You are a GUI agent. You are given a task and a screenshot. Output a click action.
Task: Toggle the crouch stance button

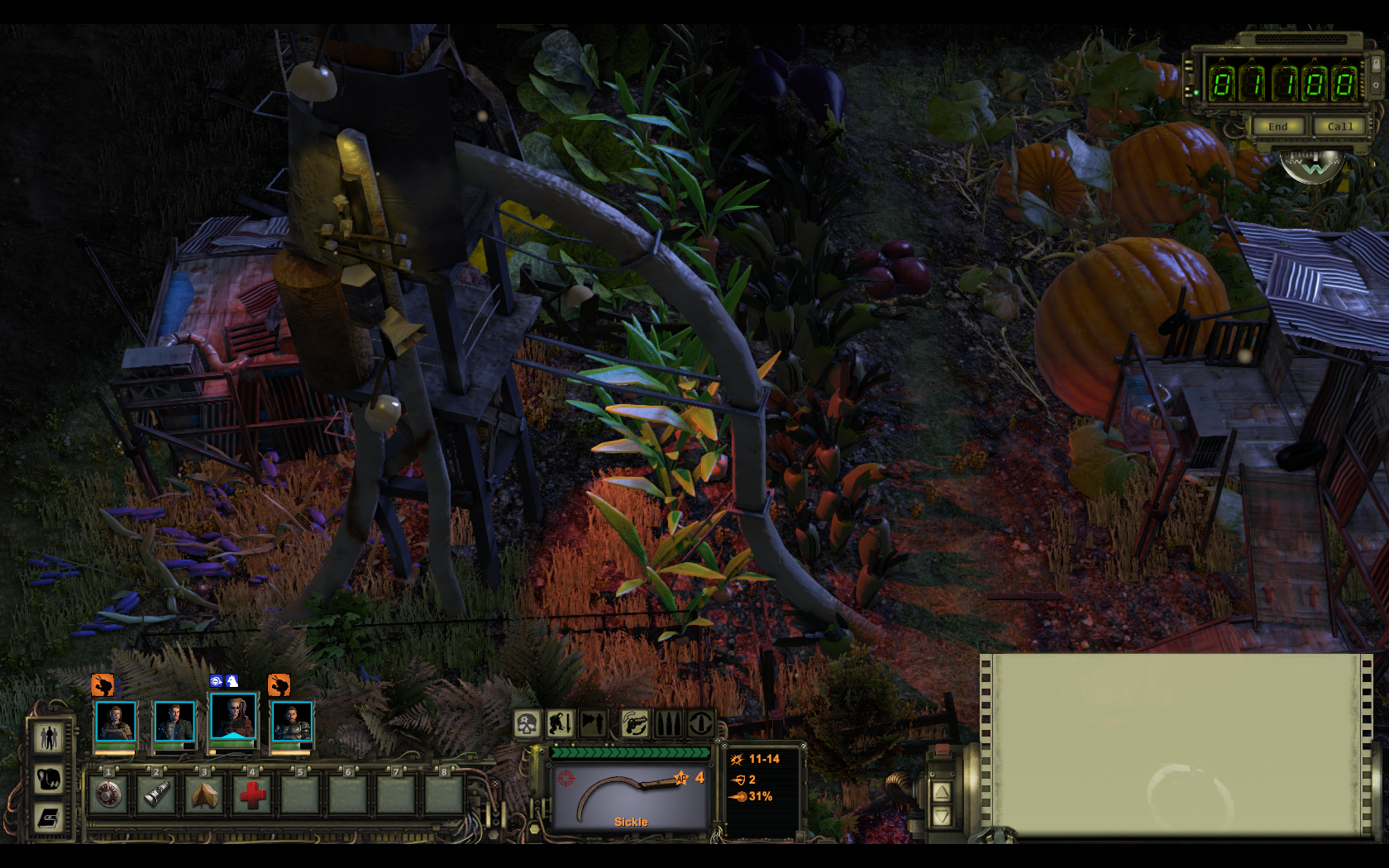point(561,724)
